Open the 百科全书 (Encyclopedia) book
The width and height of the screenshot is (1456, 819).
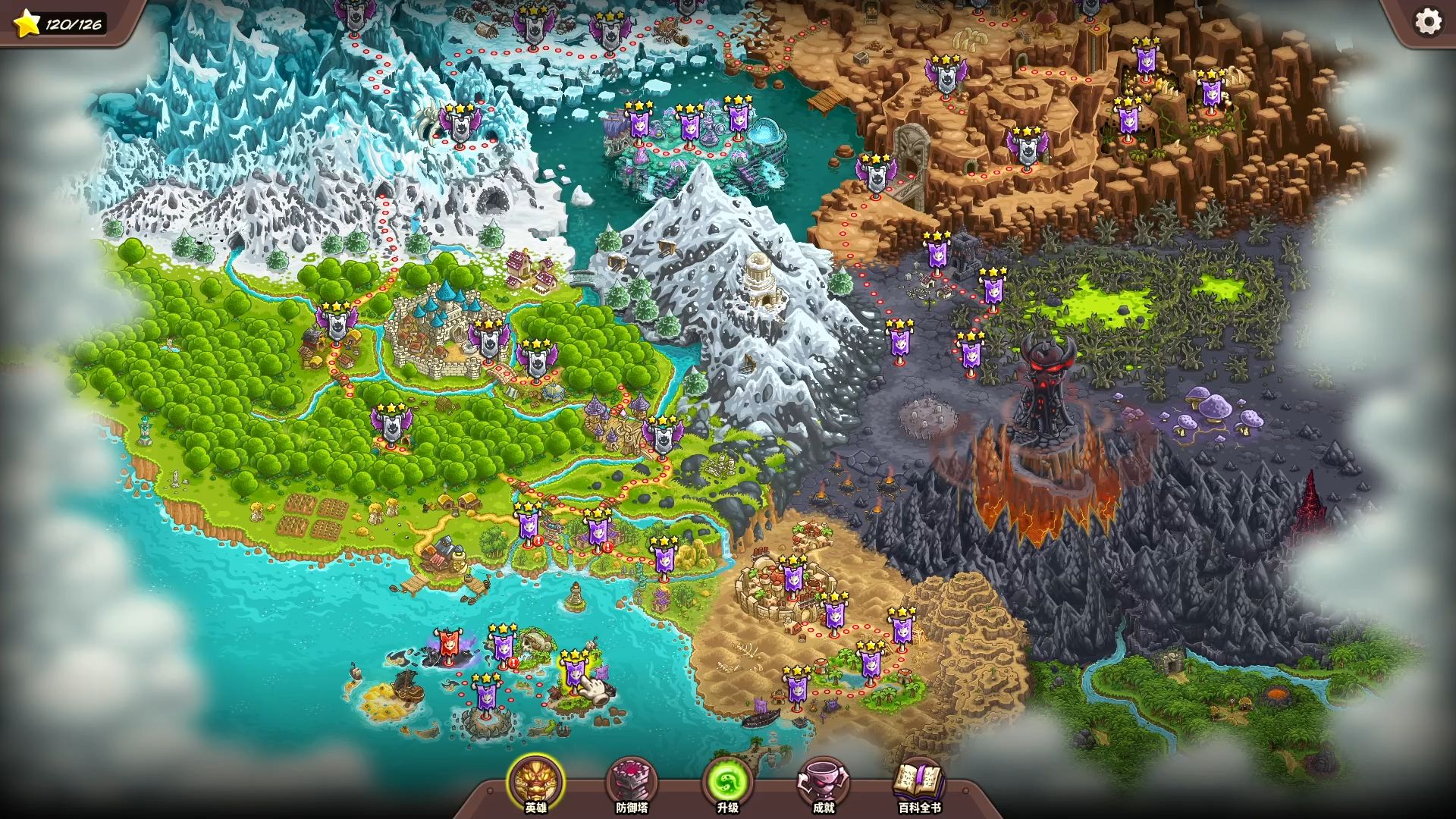click(919, 784)
